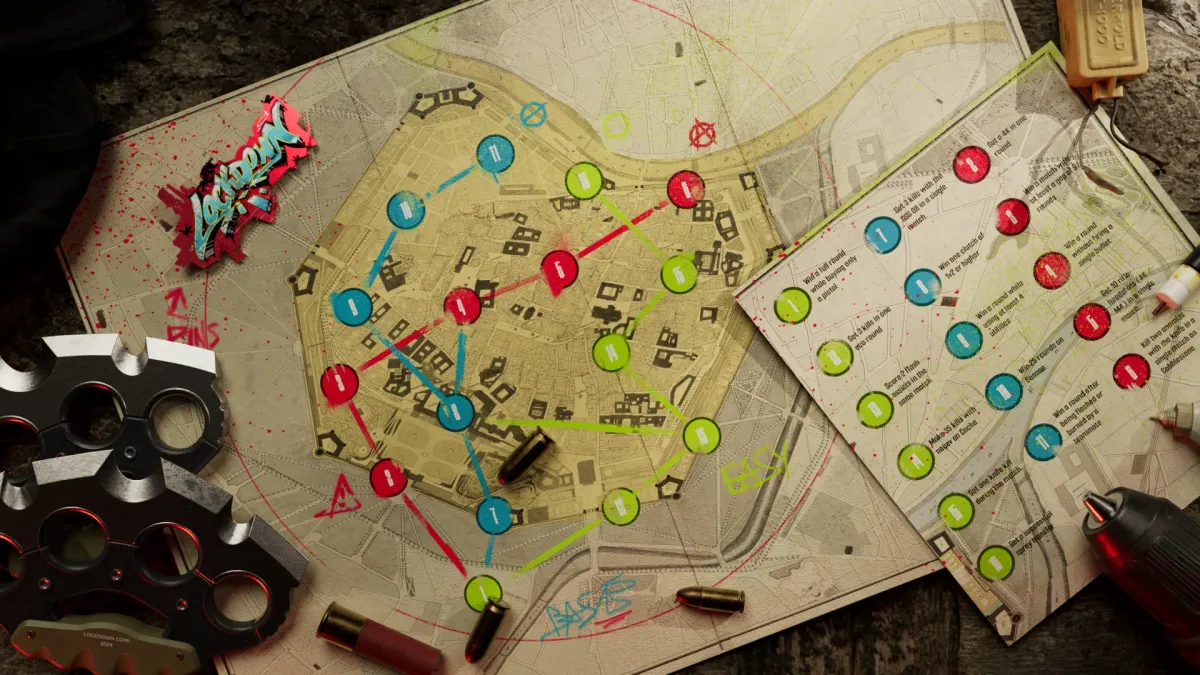Choose the 3 kills in eco round mission
This screenshot has height=675, width=1200.
point(834,357)
